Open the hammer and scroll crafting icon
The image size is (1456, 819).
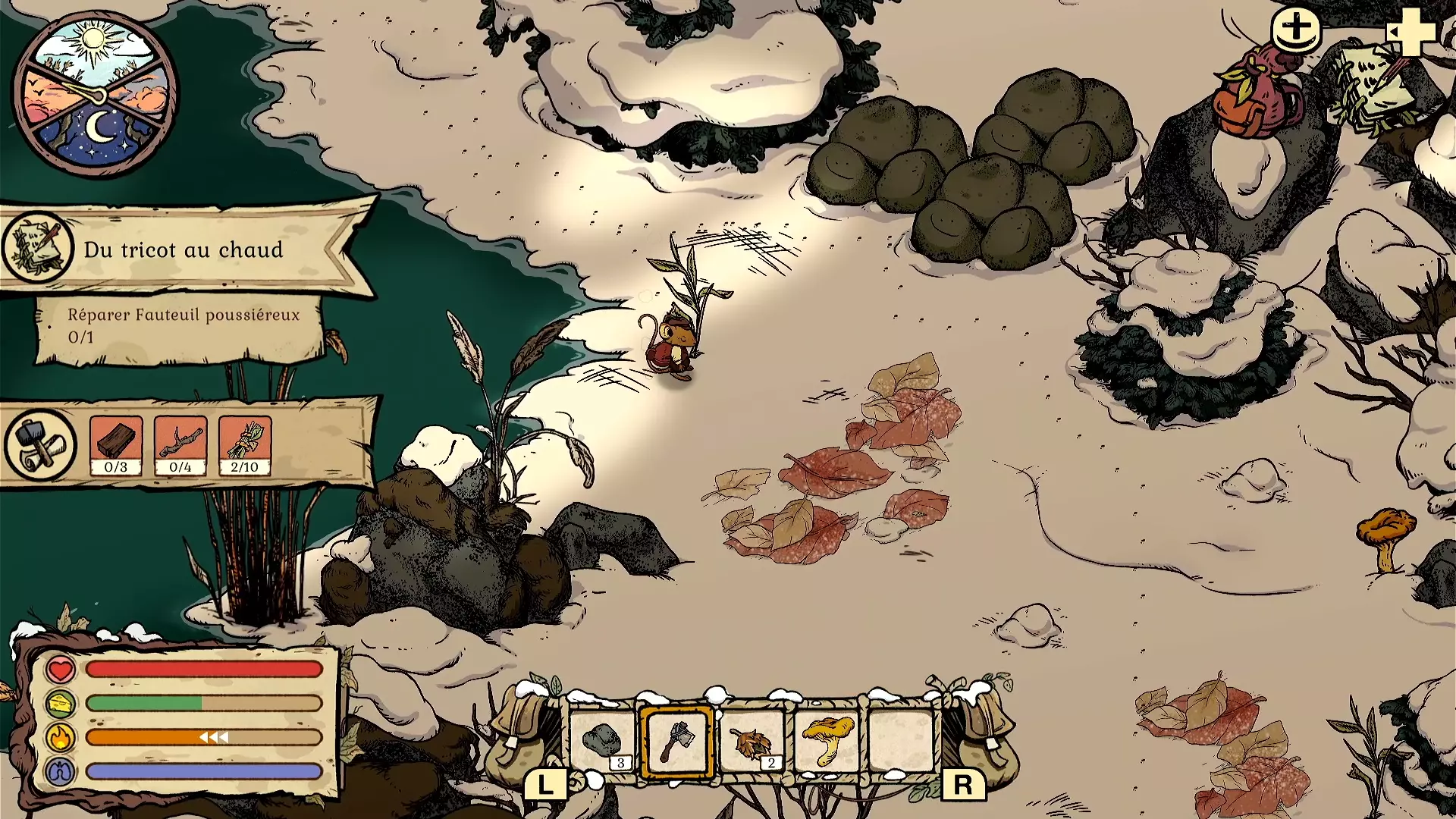coord(40,445)
